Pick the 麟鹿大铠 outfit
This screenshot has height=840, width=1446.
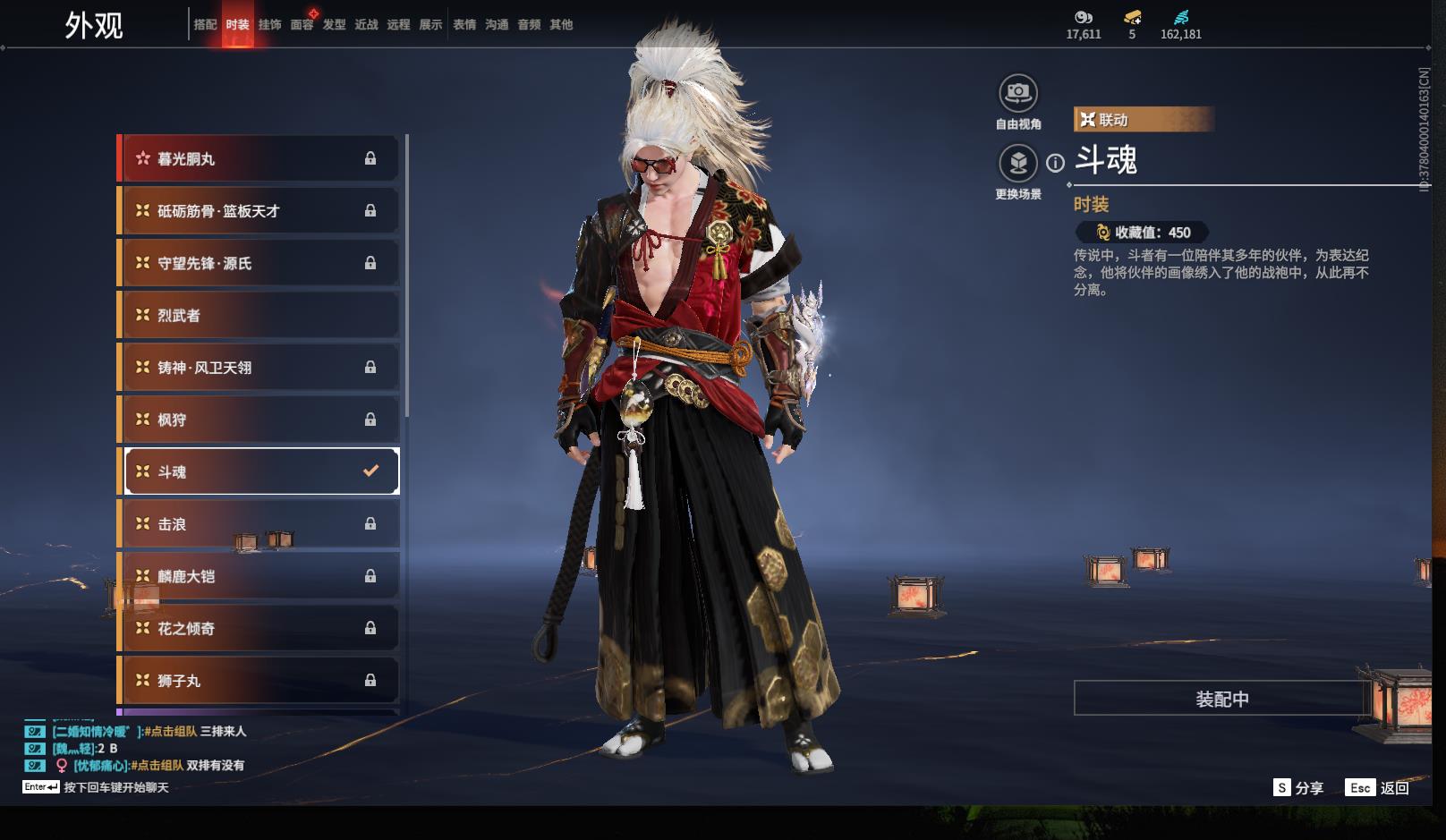click(259, 576)
